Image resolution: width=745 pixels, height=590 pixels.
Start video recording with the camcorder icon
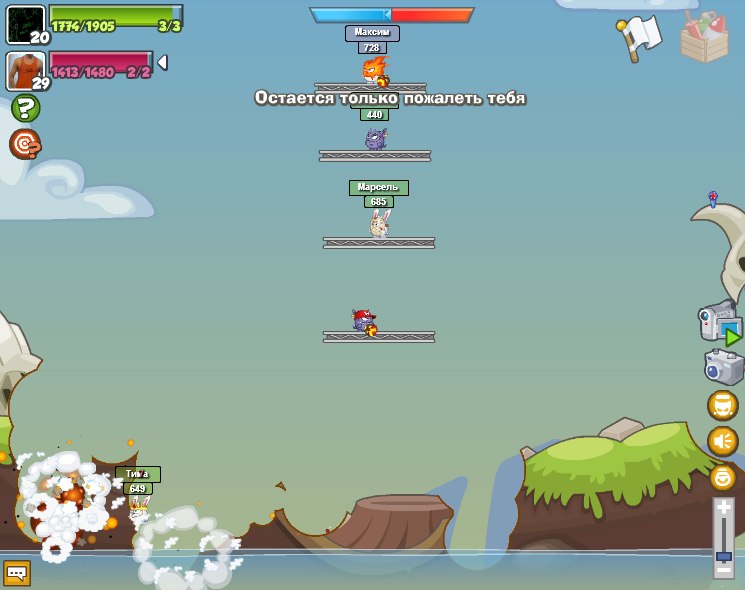(719, 323)
